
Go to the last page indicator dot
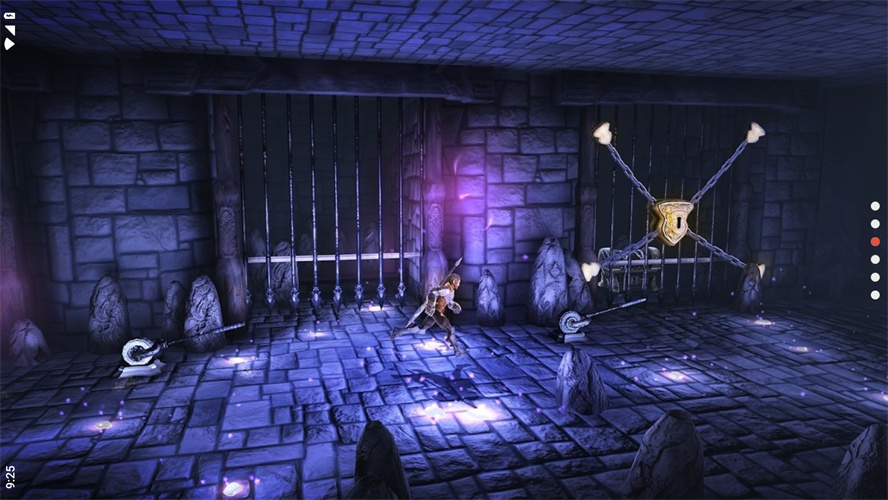(875, 294)
